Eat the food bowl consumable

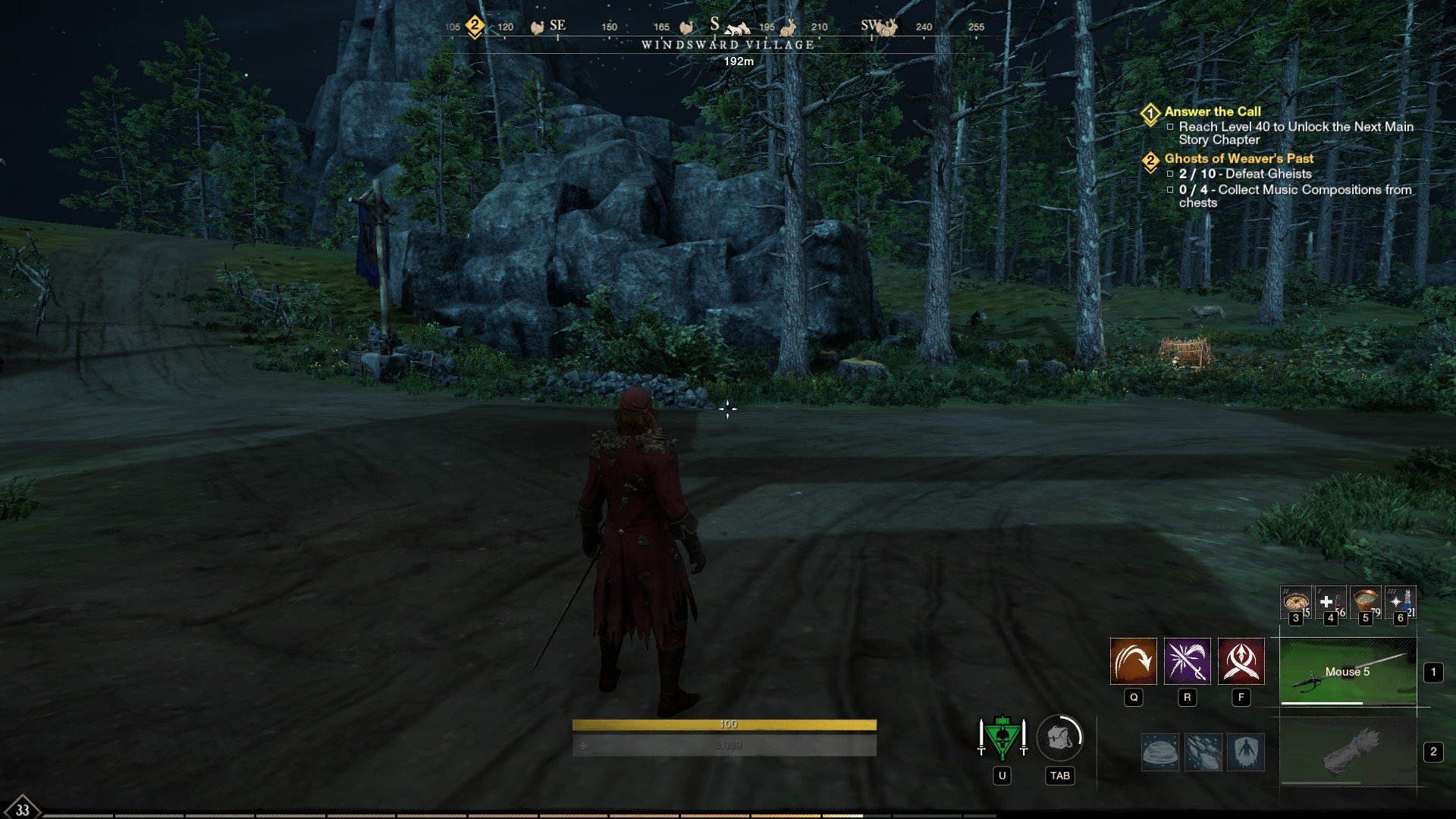tap(1295, 603)
